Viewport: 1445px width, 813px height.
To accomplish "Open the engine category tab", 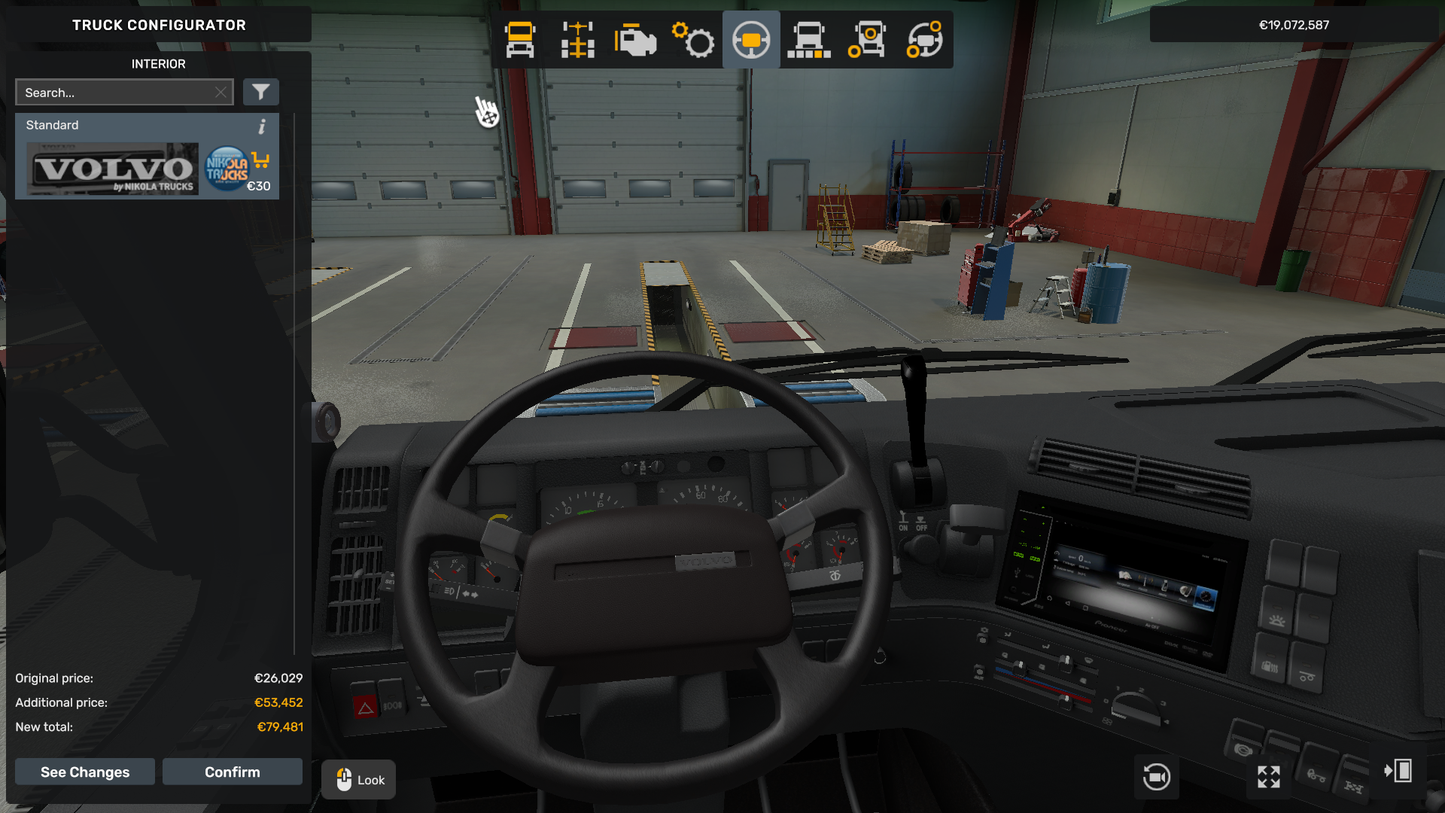I will 635,40.
